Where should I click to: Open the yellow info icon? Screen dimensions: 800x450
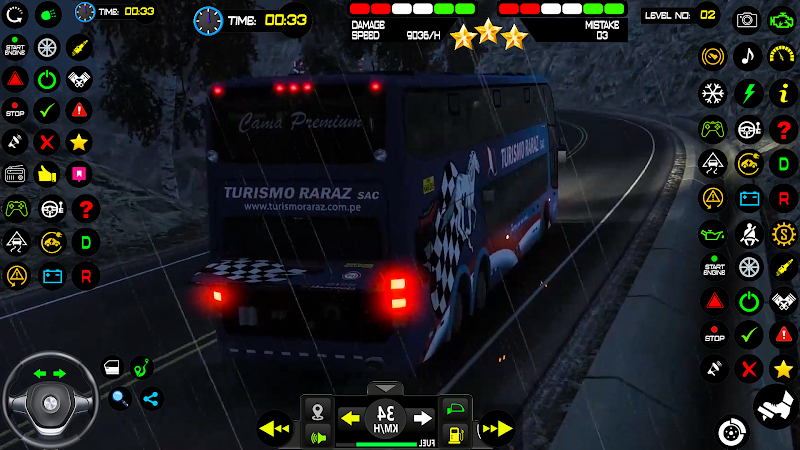pyautogui.click(x=782, y=93)
